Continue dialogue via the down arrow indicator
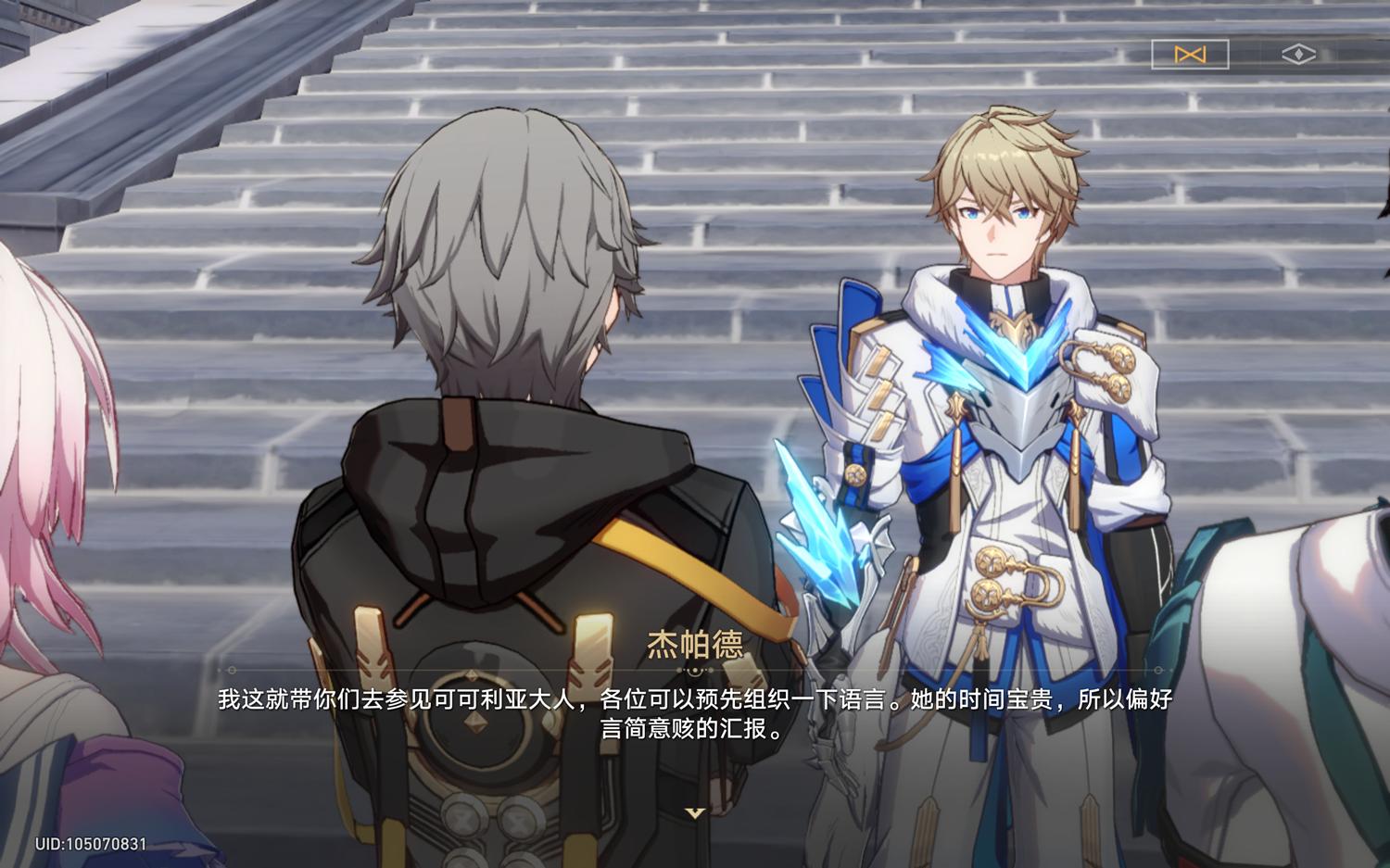This screenshot has height=868, width=1390. (x=695, y=813)
